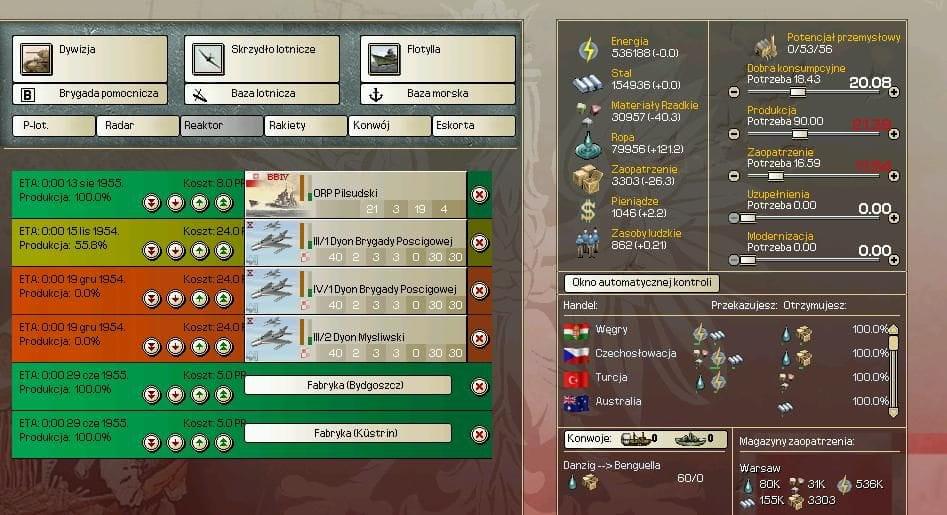The image size is (947, 515).
Task: Choose the P-lot. production button
Action: point(53,126)
